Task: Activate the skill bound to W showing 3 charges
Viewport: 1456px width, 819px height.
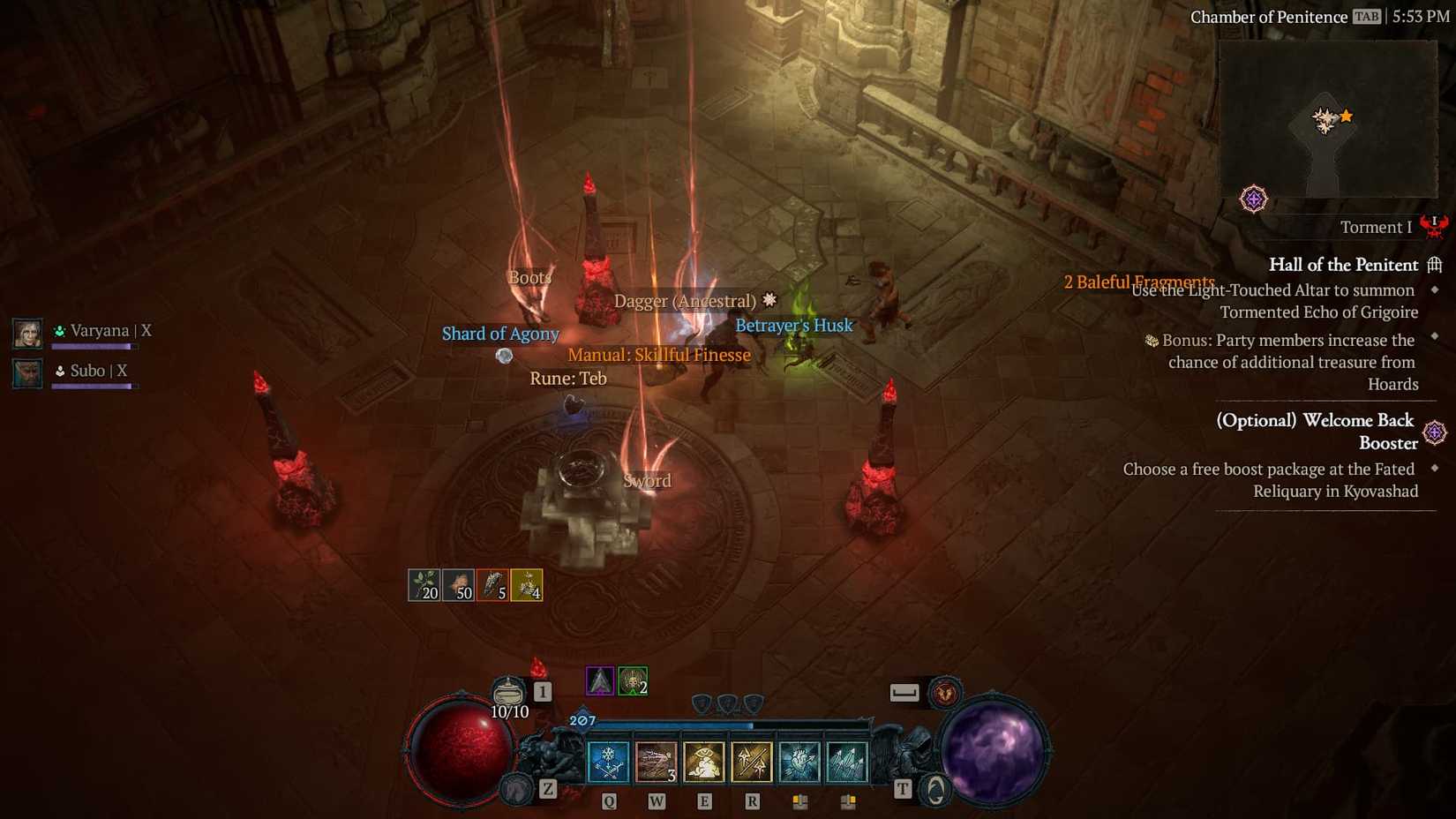Action: (655, 761)
